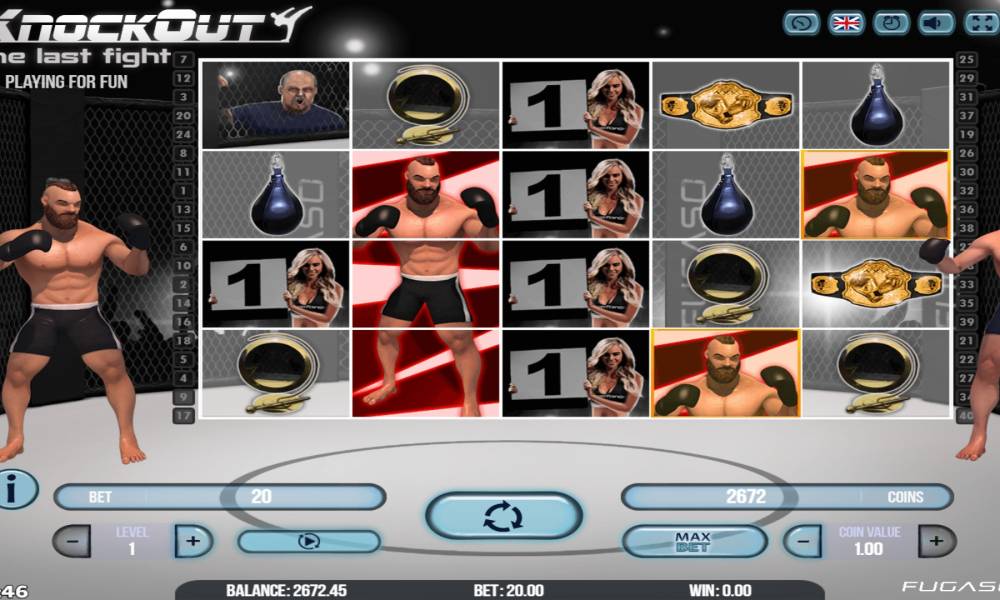Raise the coin value with plus

click(x=936, y=541)
